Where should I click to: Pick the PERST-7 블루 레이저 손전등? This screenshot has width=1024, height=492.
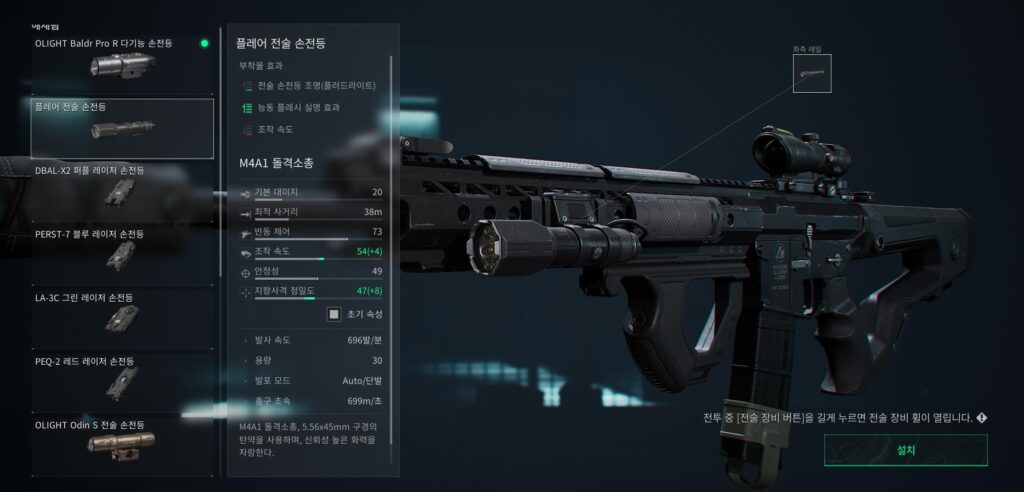121,255
